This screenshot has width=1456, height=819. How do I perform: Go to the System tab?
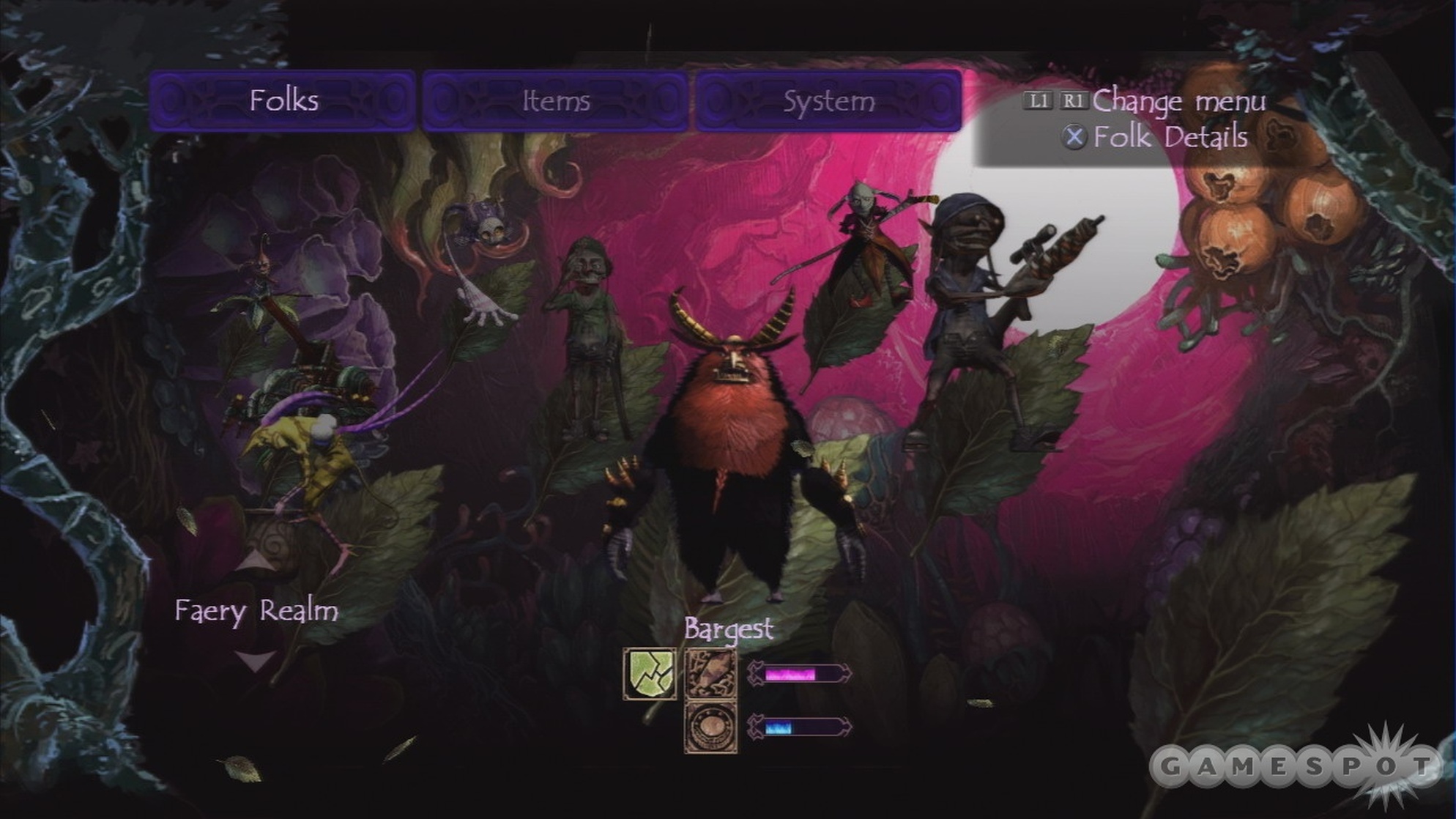[x=828, y=101]
